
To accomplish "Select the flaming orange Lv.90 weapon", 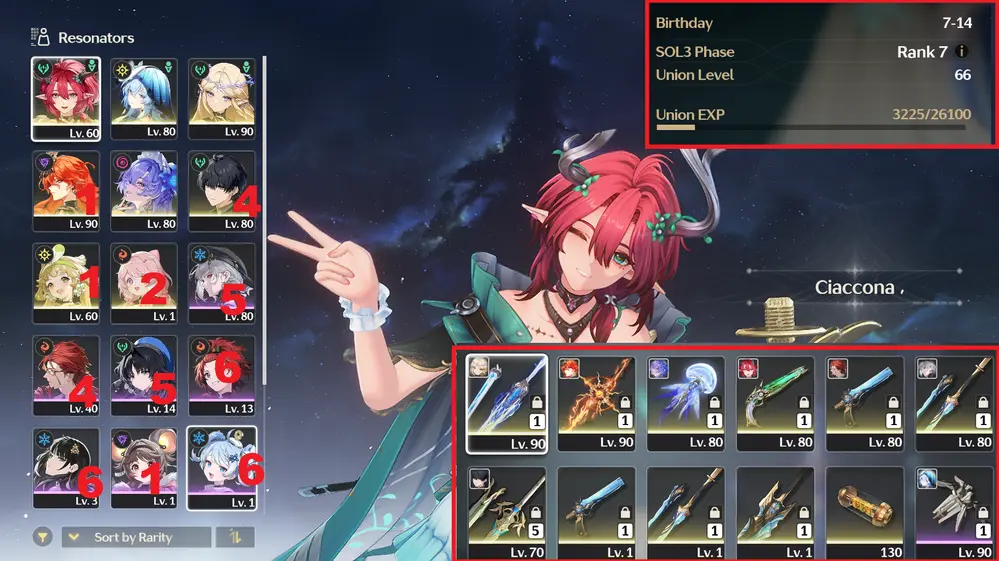I will (x=596, y=403).
